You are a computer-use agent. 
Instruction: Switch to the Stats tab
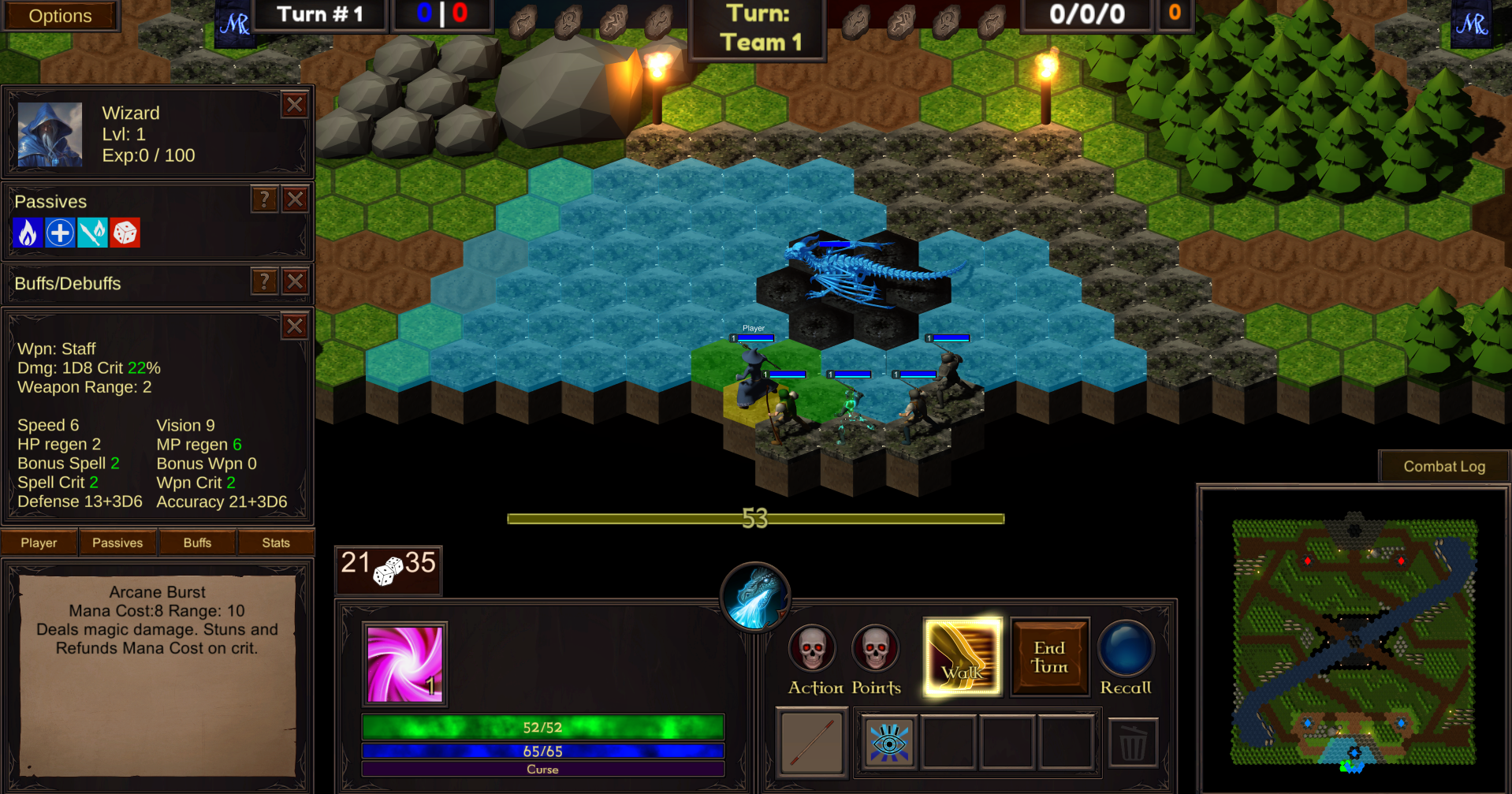click(275, 542)
